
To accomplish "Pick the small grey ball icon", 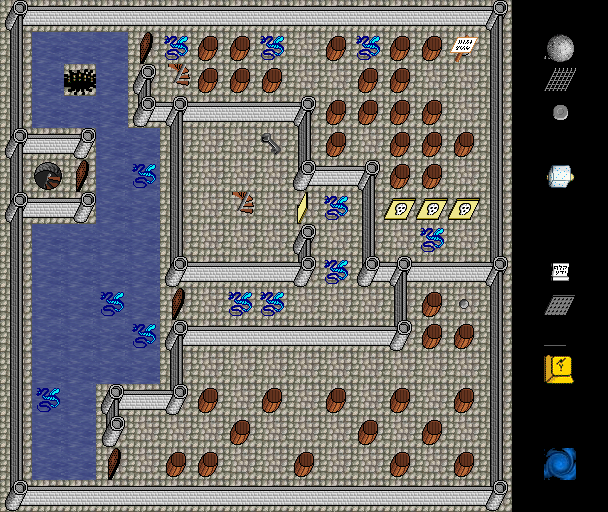I will (560, 112).
